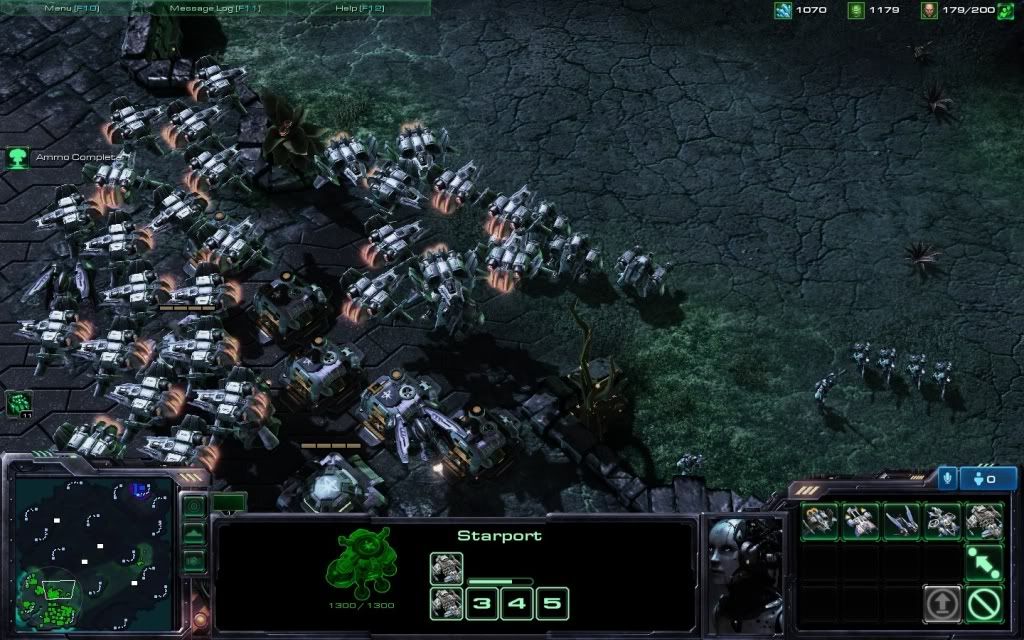Image resolution: width=1024 pixels, height=640 pixels.
Task: Select the empty queue slot numbered 3
Action: (483, 603)
